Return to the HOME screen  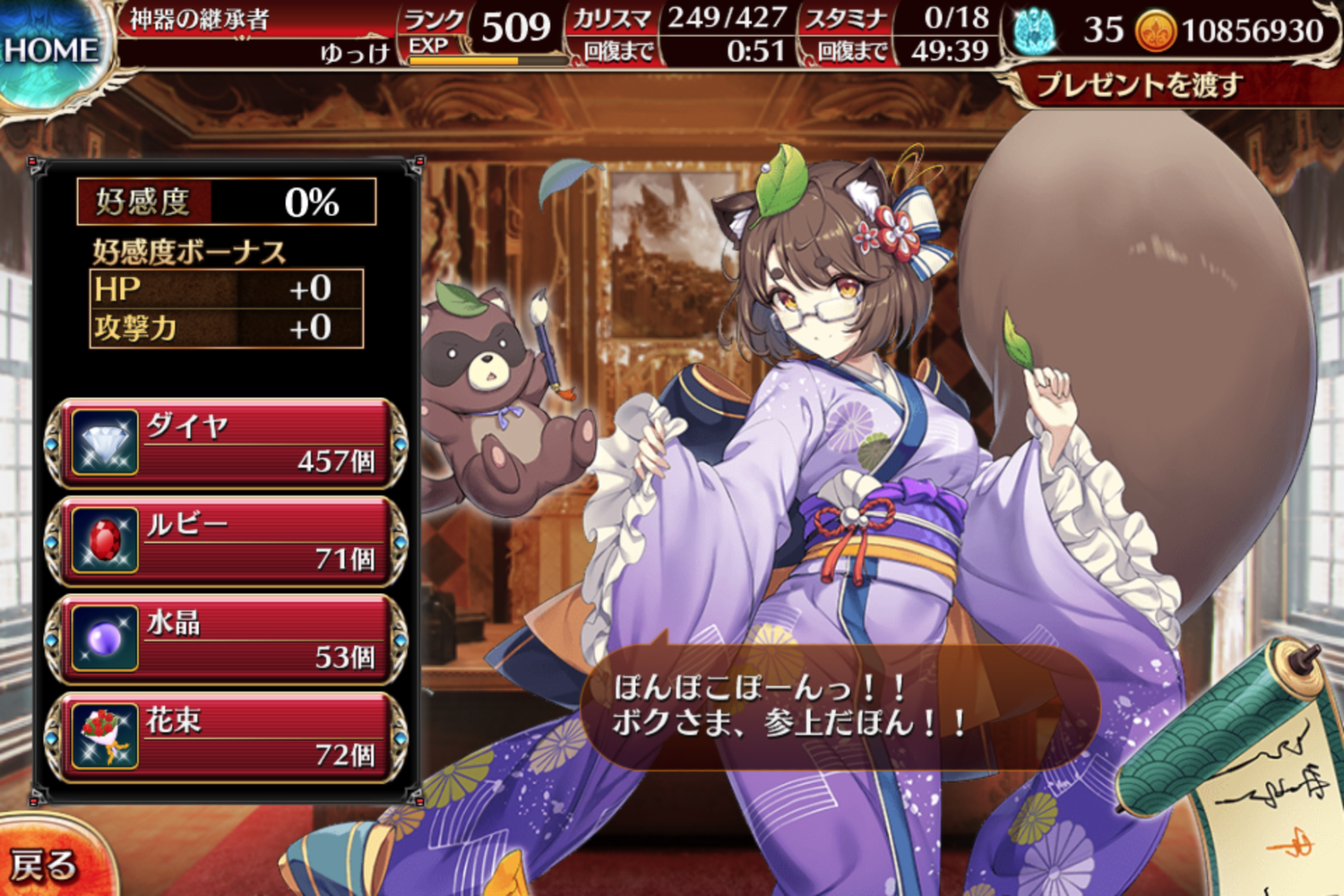(50, 52)
